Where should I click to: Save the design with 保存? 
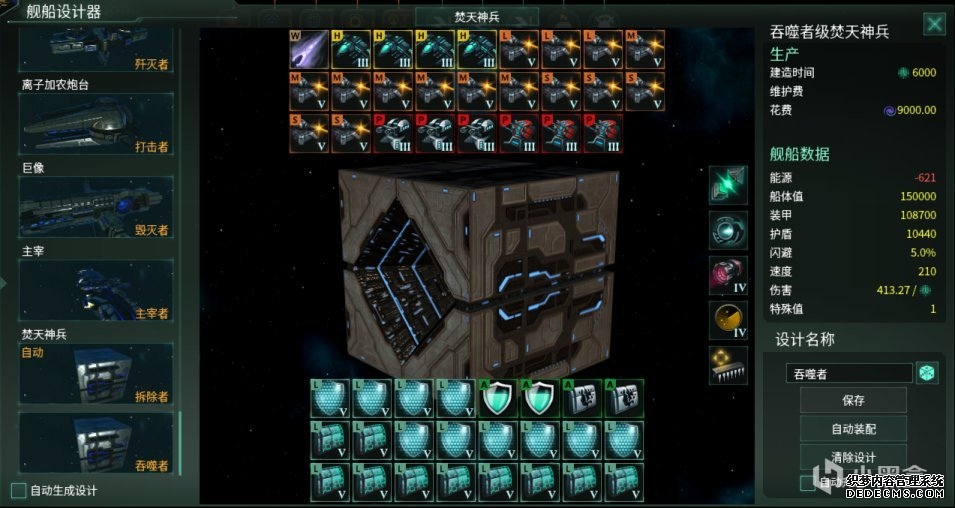(853, 400)
